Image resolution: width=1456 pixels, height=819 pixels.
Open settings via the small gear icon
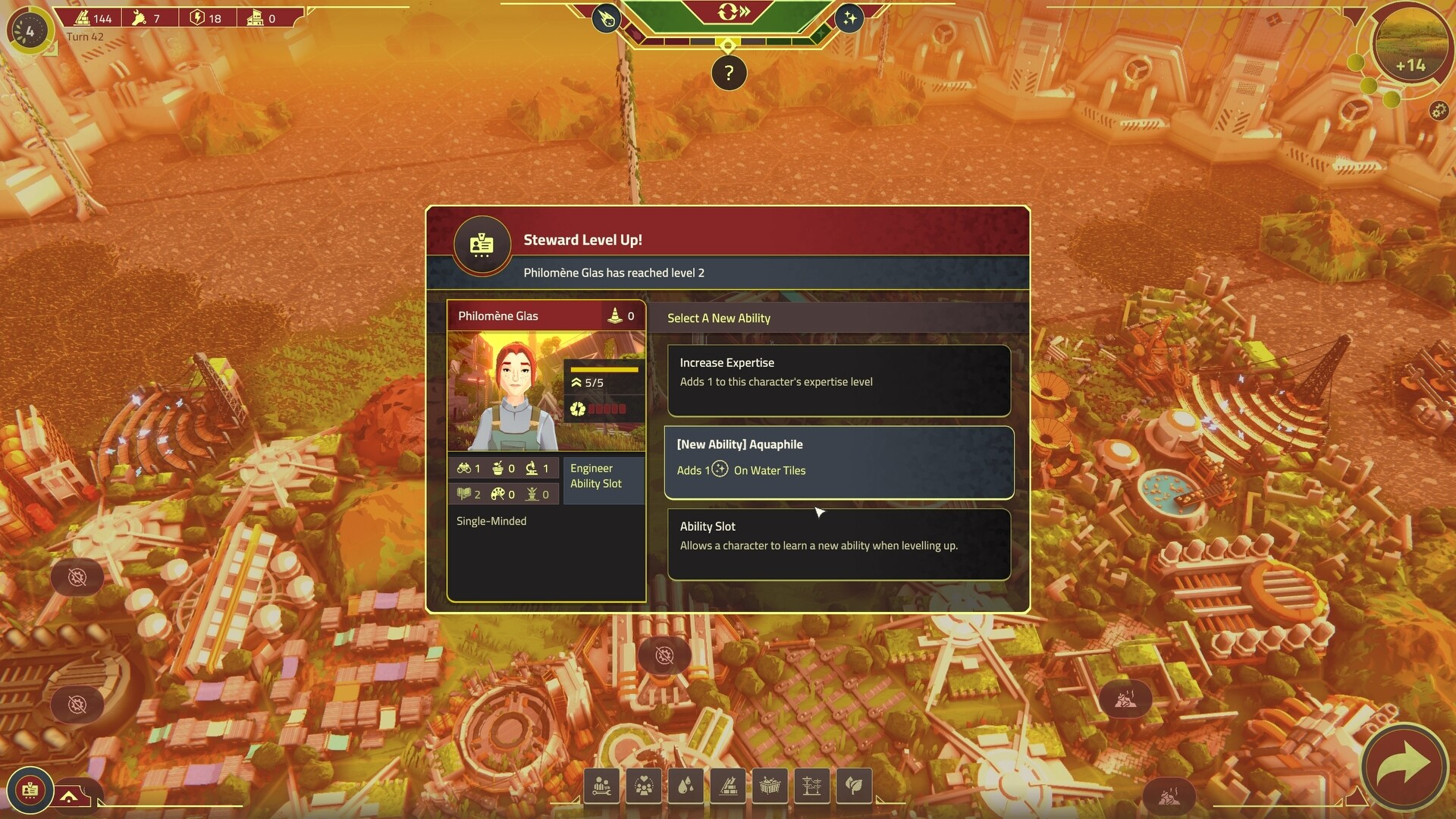tap(1439, 111)
